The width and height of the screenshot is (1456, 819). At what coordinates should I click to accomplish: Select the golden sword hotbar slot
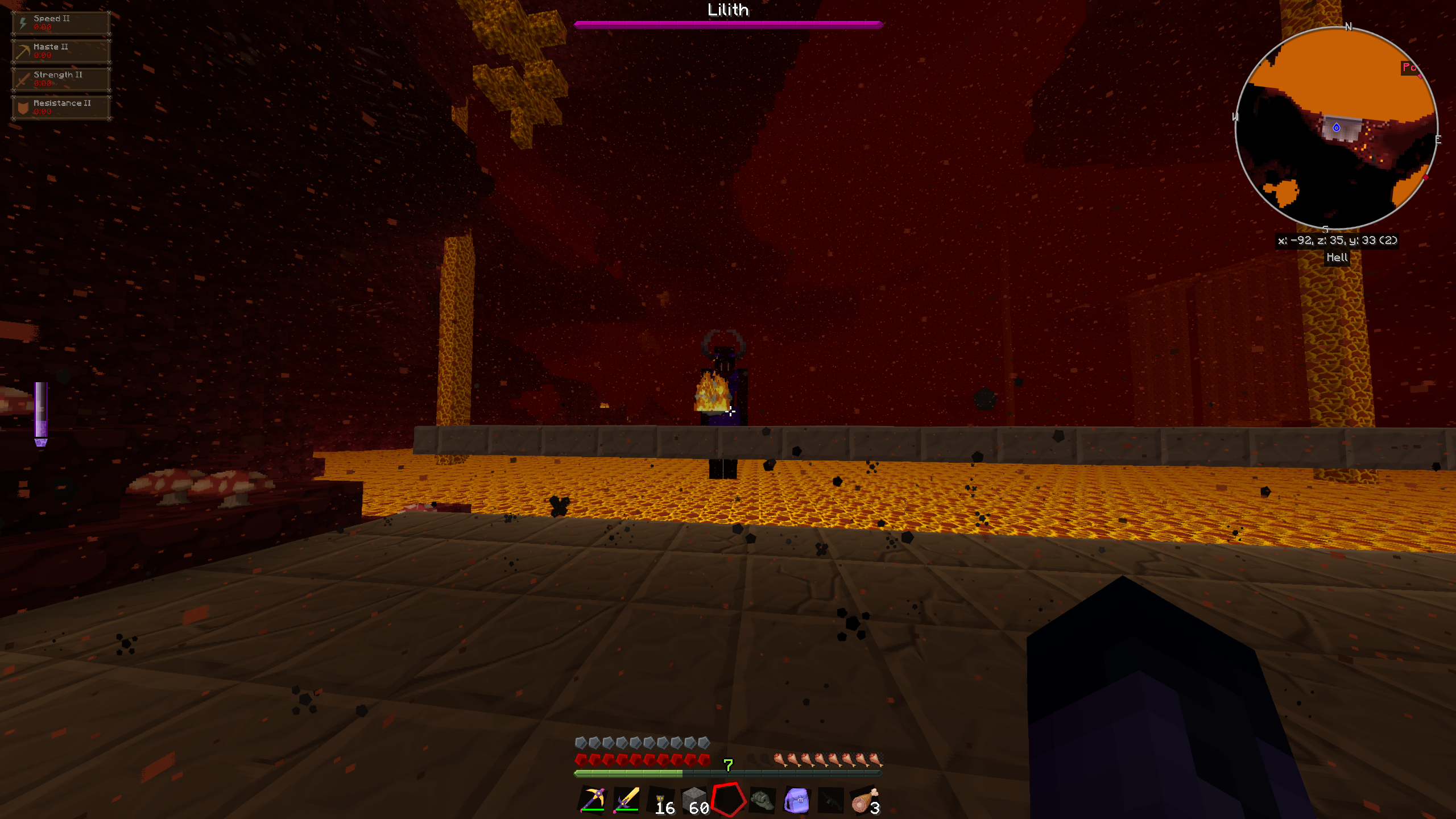tap(626, 800)
